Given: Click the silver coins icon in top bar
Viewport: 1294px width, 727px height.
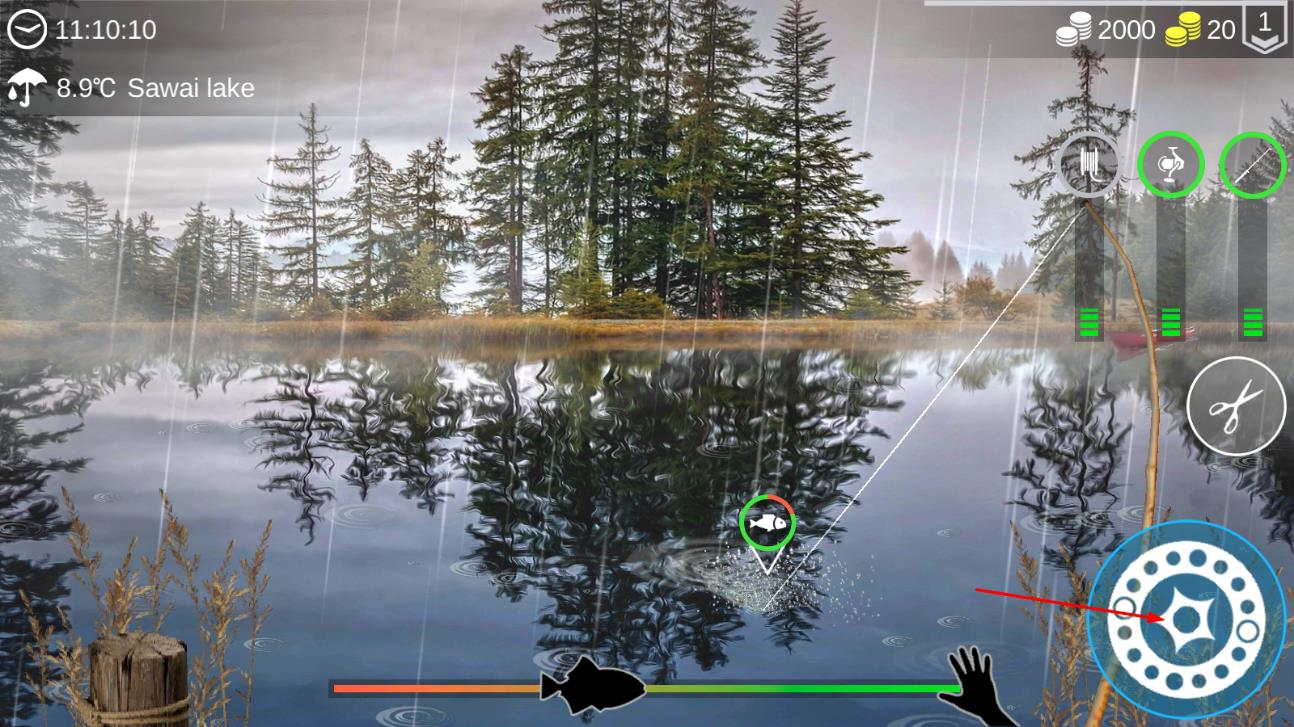Looking at the screenshot, I should point(1072,29).
